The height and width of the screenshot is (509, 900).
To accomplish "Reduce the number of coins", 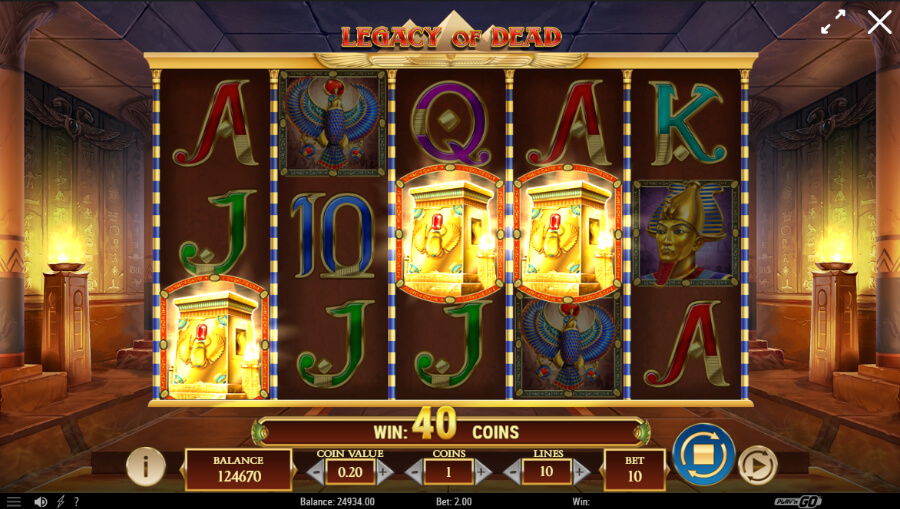I will (413, 472).
